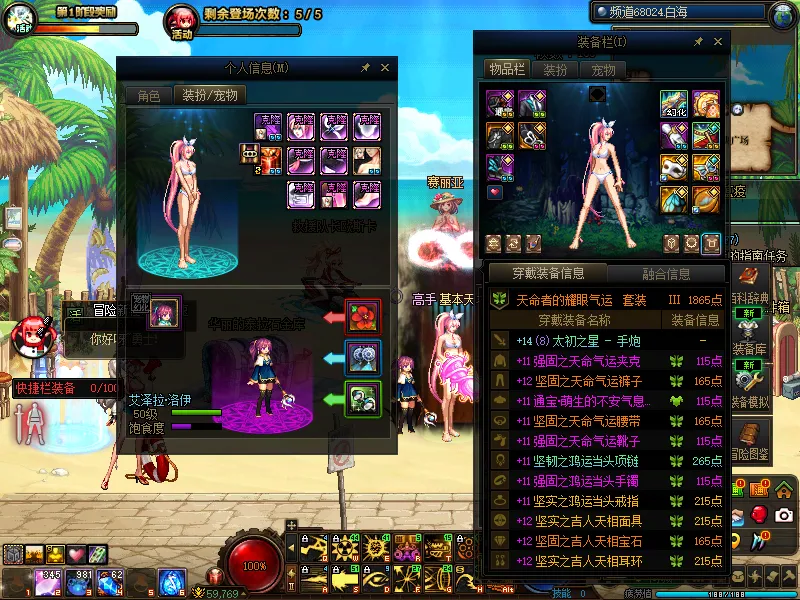Click the red boxing glove icon
This screenshot has height=600, width=800.
[x=759, y=514]
